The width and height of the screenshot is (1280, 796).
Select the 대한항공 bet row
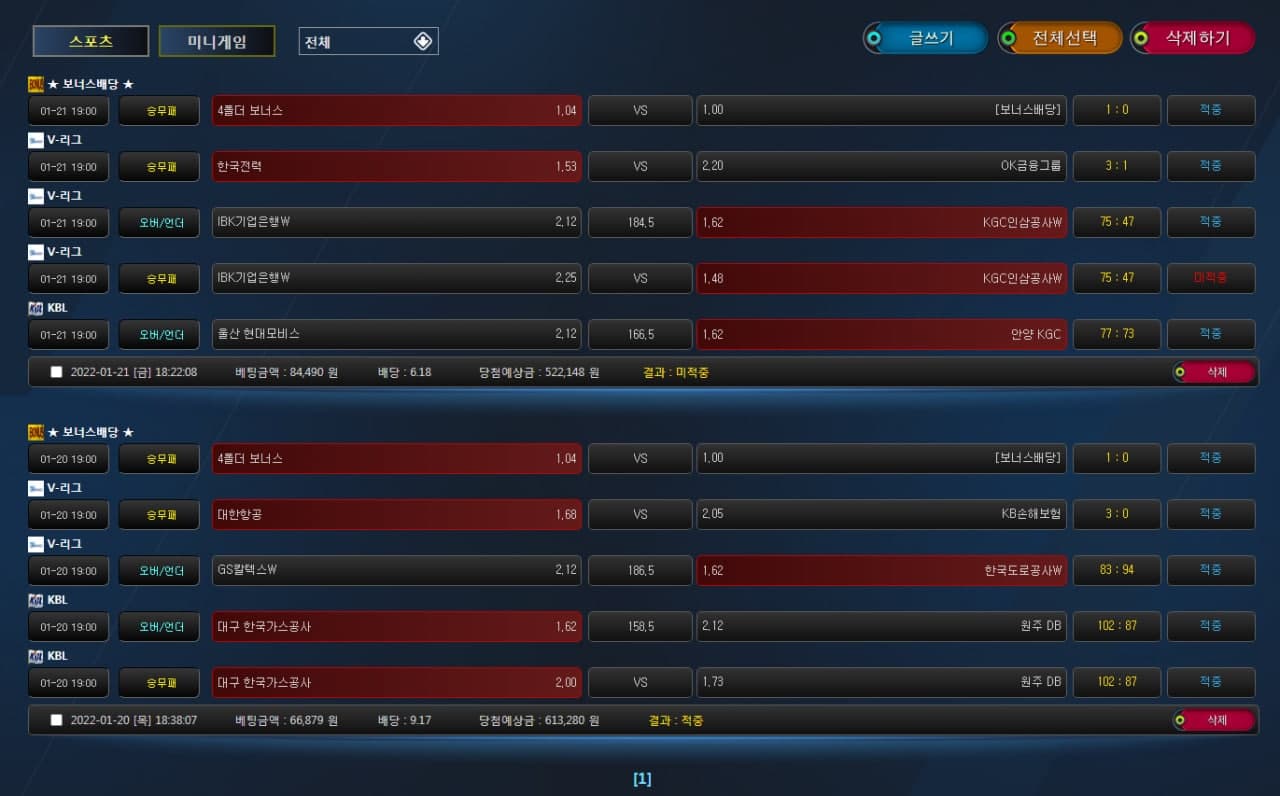pyautogui.click(x=397, y=514)
